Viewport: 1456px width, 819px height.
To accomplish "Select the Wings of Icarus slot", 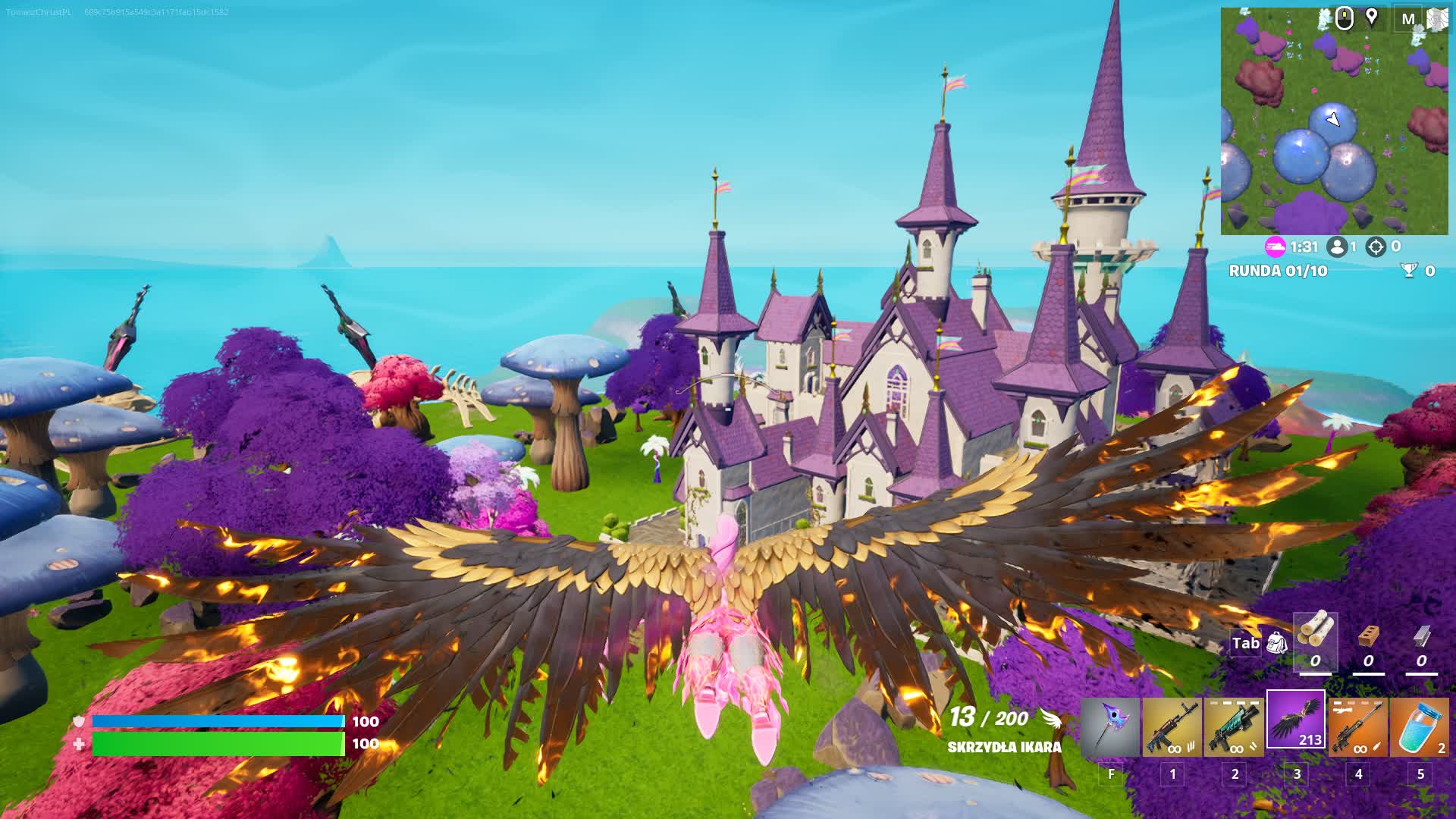I will tap(1296, 720).
